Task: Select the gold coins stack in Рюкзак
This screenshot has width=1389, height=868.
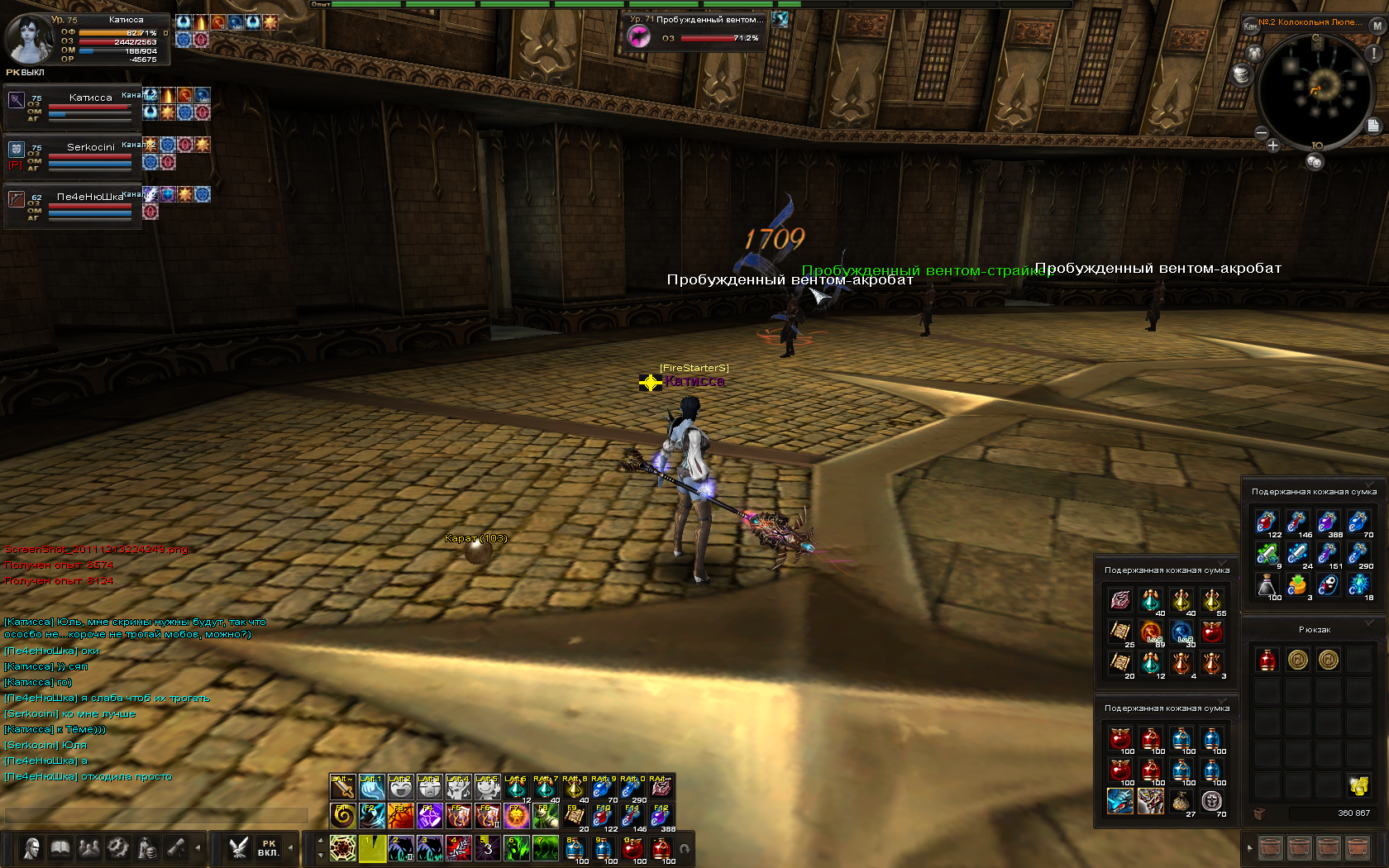Action: [x=1358, y=785]
